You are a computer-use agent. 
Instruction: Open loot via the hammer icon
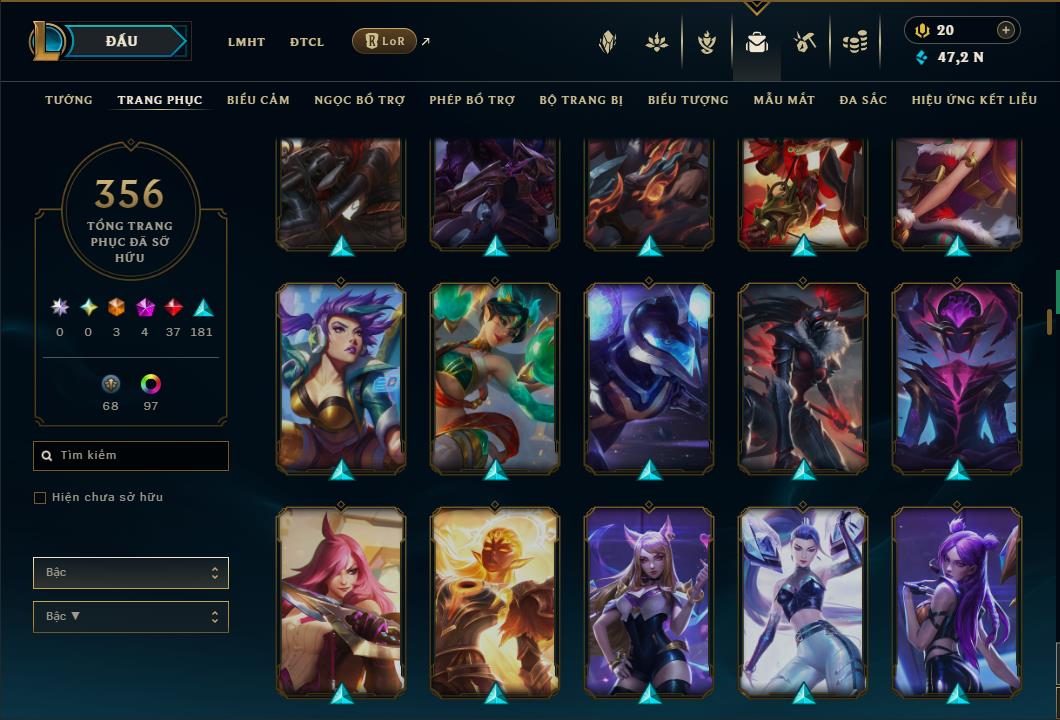click(x=805, y=42)
